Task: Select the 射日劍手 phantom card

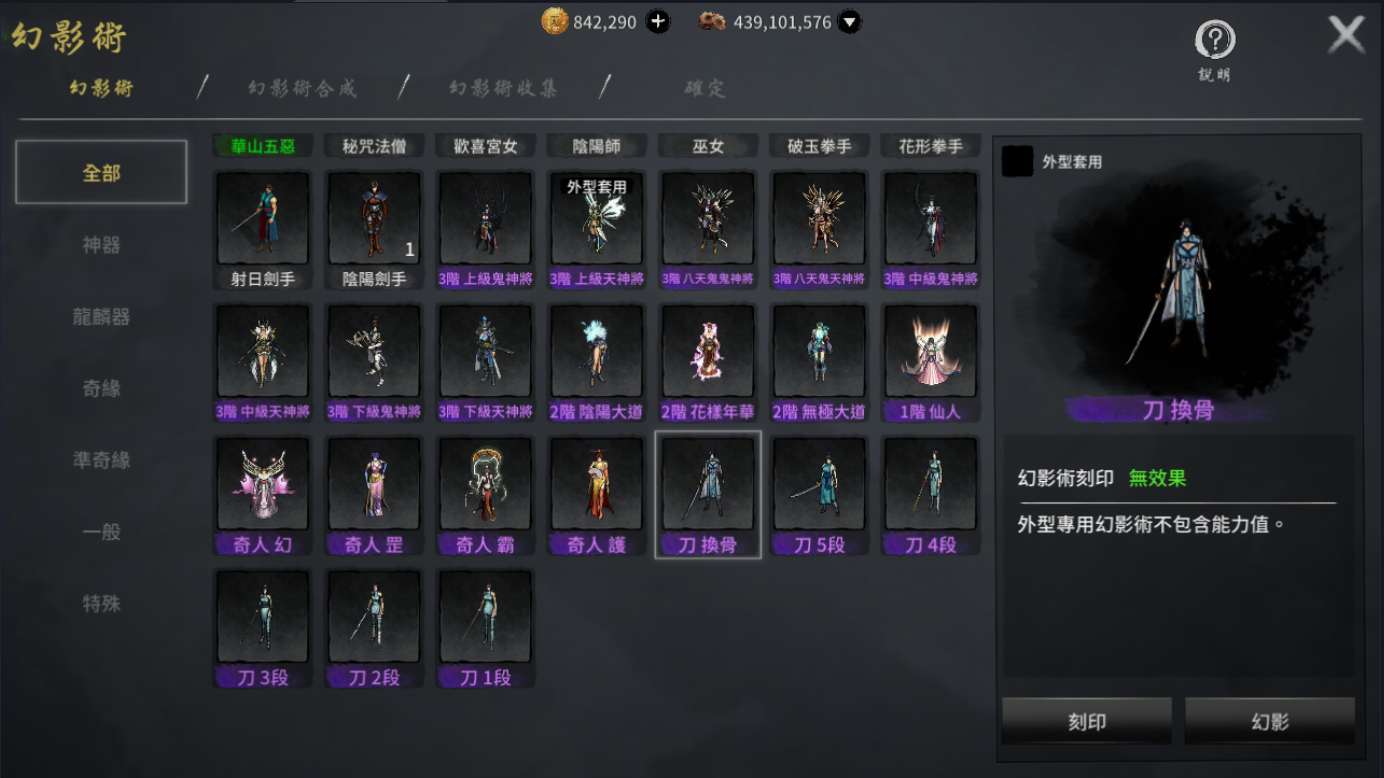Action: 263,230
